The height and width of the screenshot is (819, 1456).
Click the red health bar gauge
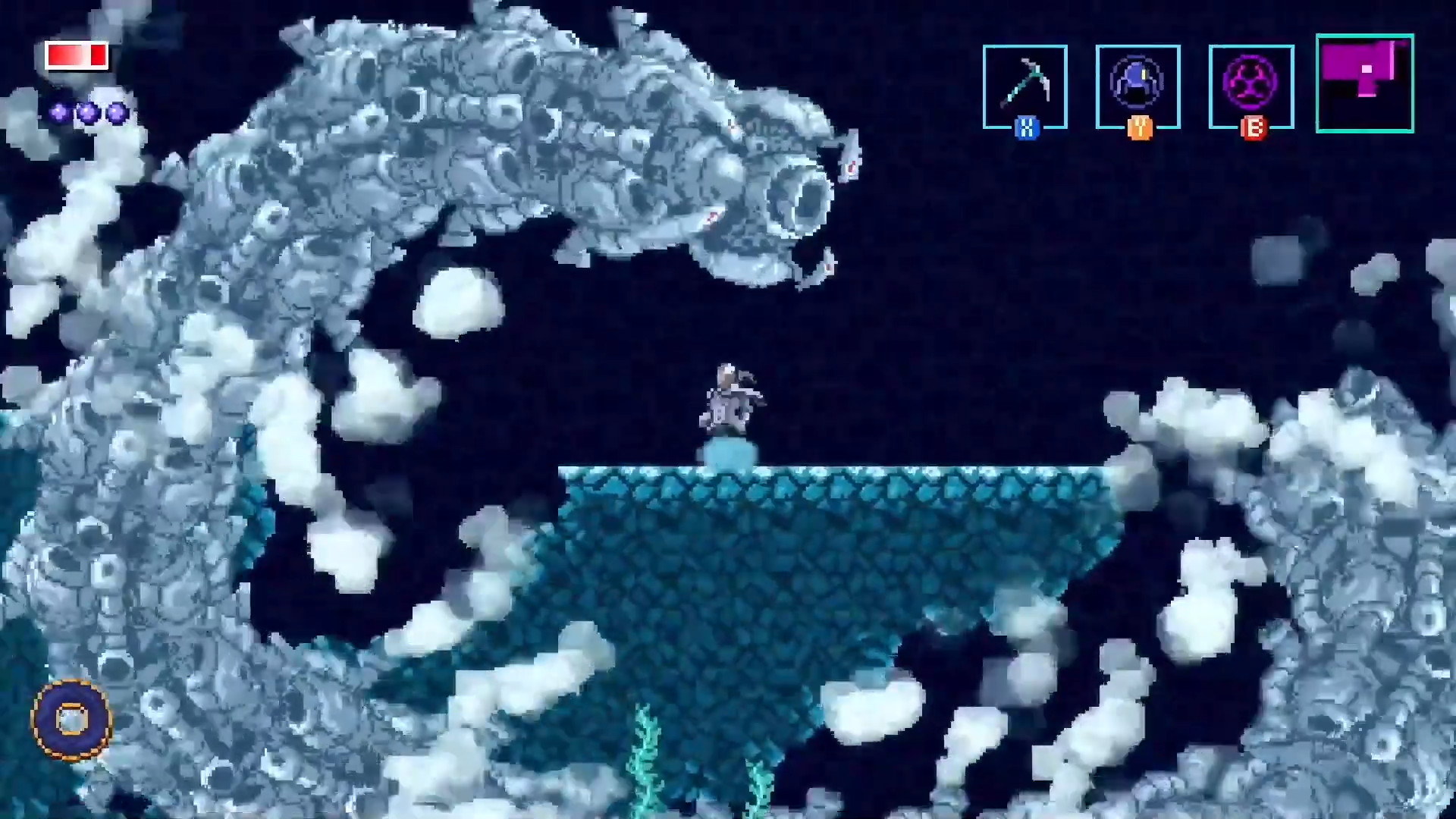pyautogui.click(x=76, y=55)
